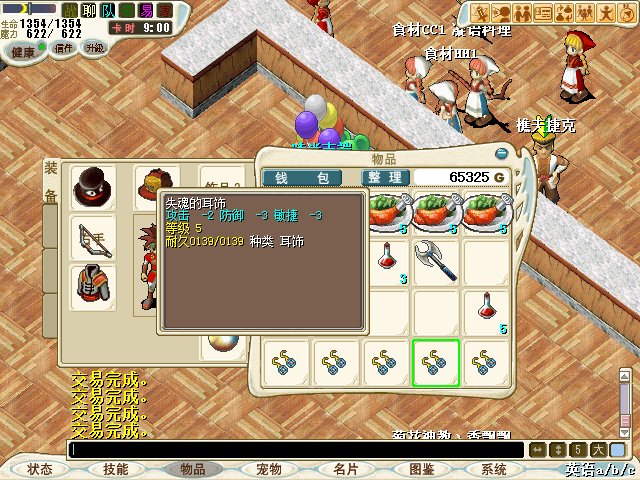This screenshot has width=640, height=480.
Task: Open the 名片 name card tab
Action: click(346, 469)
